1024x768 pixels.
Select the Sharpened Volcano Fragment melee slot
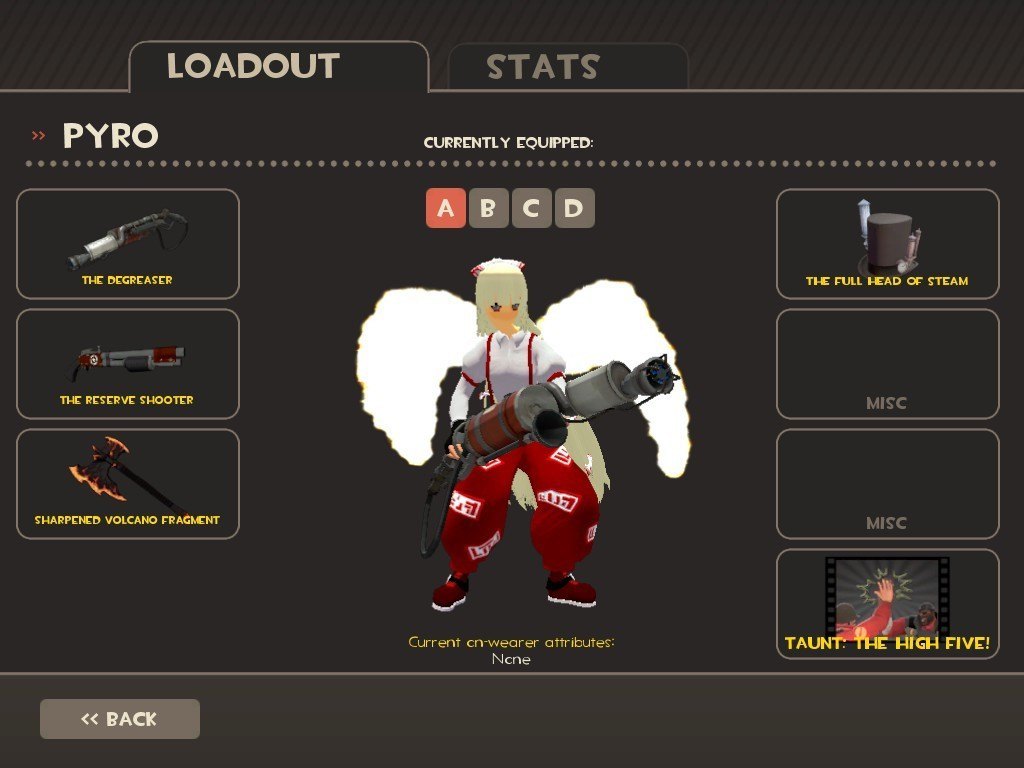tap(128, 484)
